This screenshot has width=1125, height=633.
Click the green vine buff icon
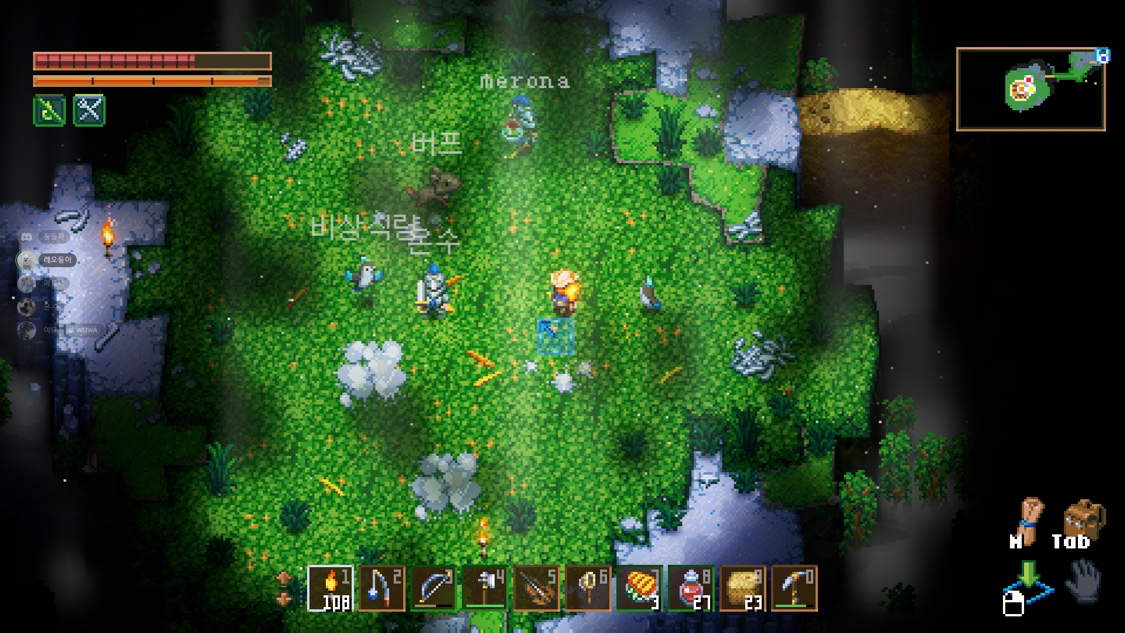(x=50, y=110)
